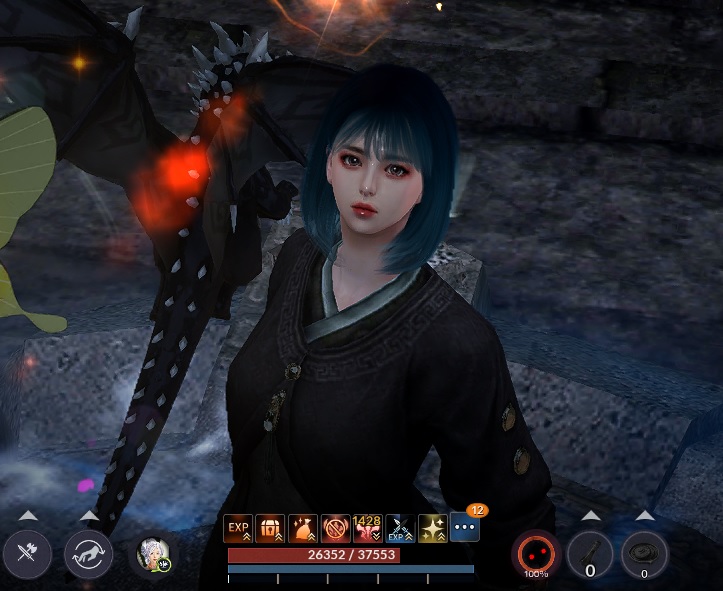
Task: Expand the arrow above the flashlight slot
Action: [x=590, y=516]
